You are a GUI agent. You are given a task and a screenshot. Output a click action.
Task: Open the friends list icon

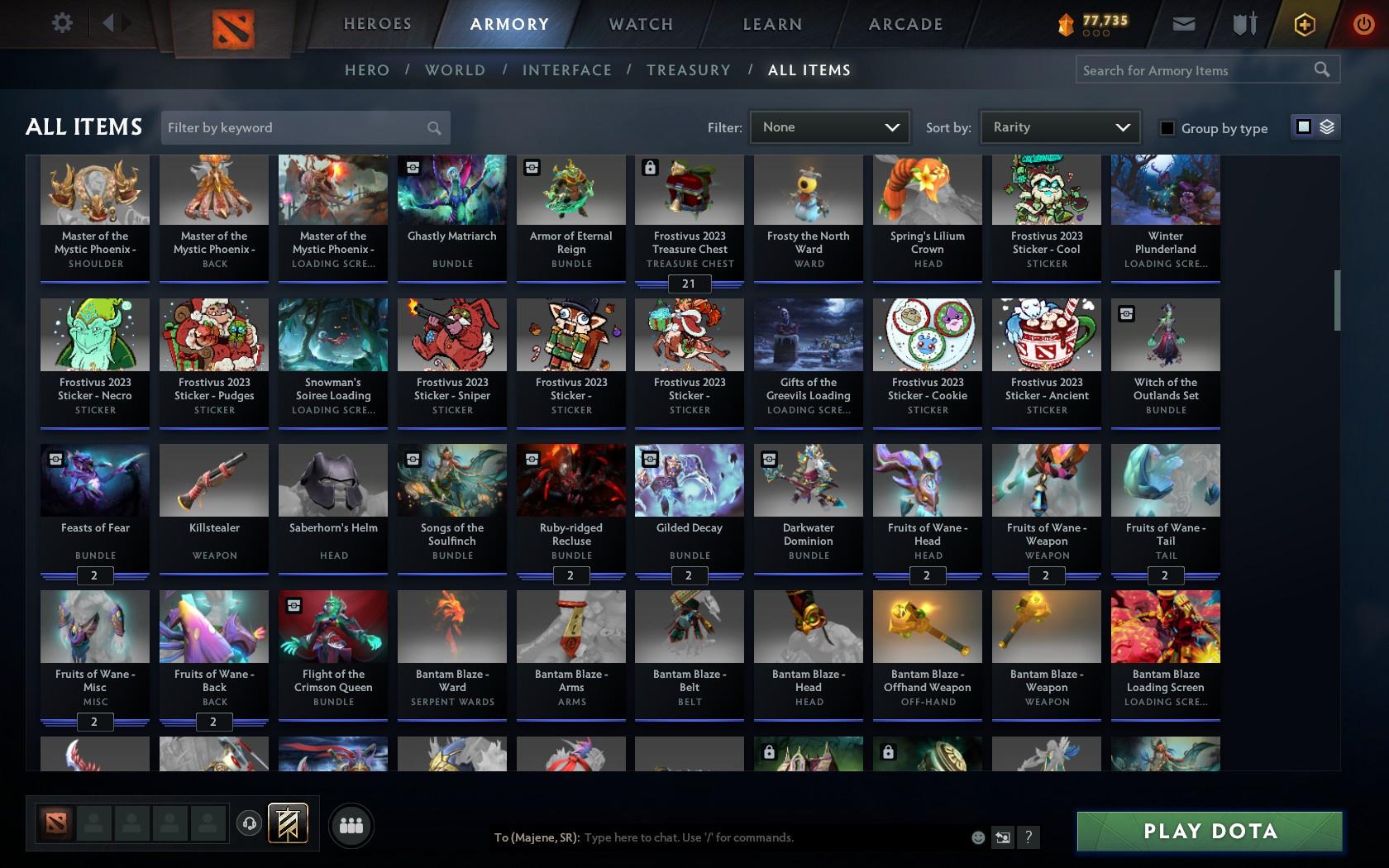[x=351, y=825]
